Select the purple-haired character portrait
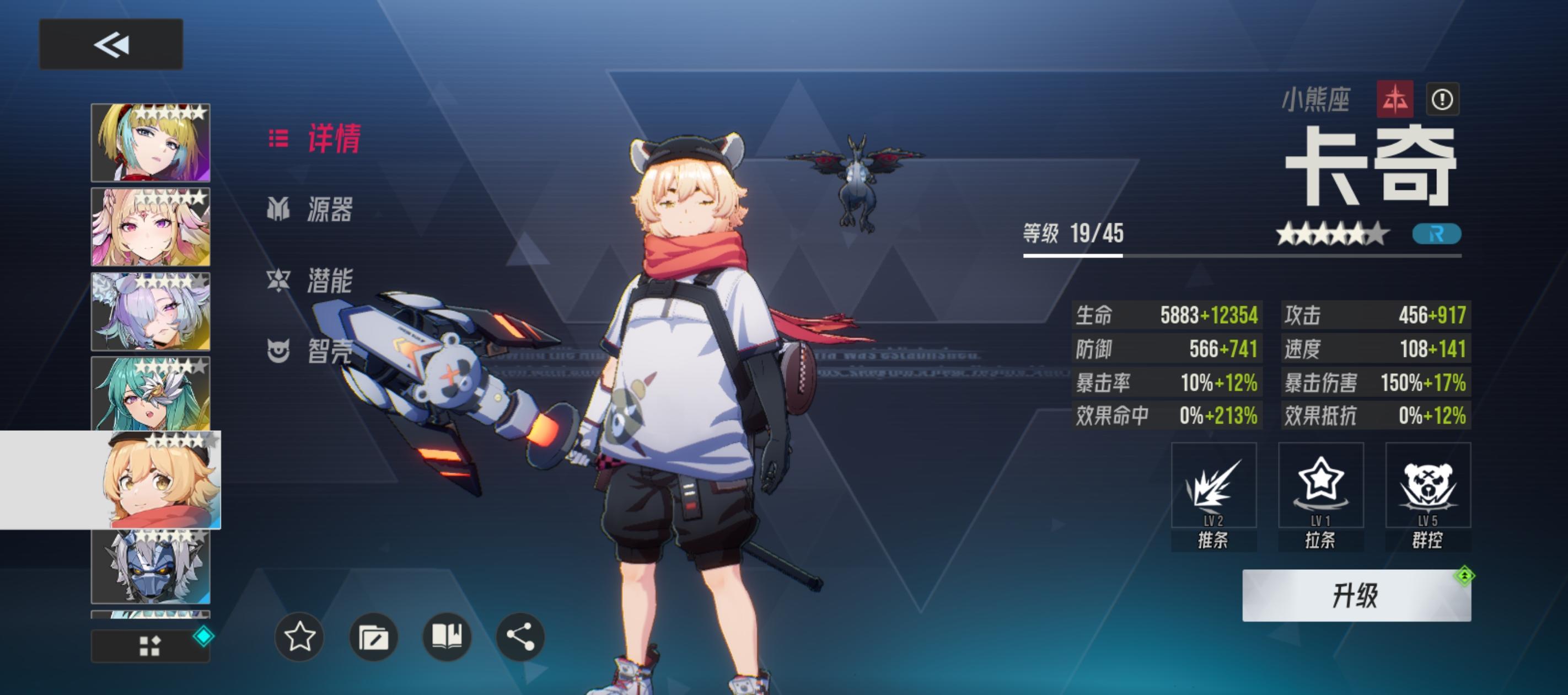This screenshot has width=1568, height=695. pos(151,311)
